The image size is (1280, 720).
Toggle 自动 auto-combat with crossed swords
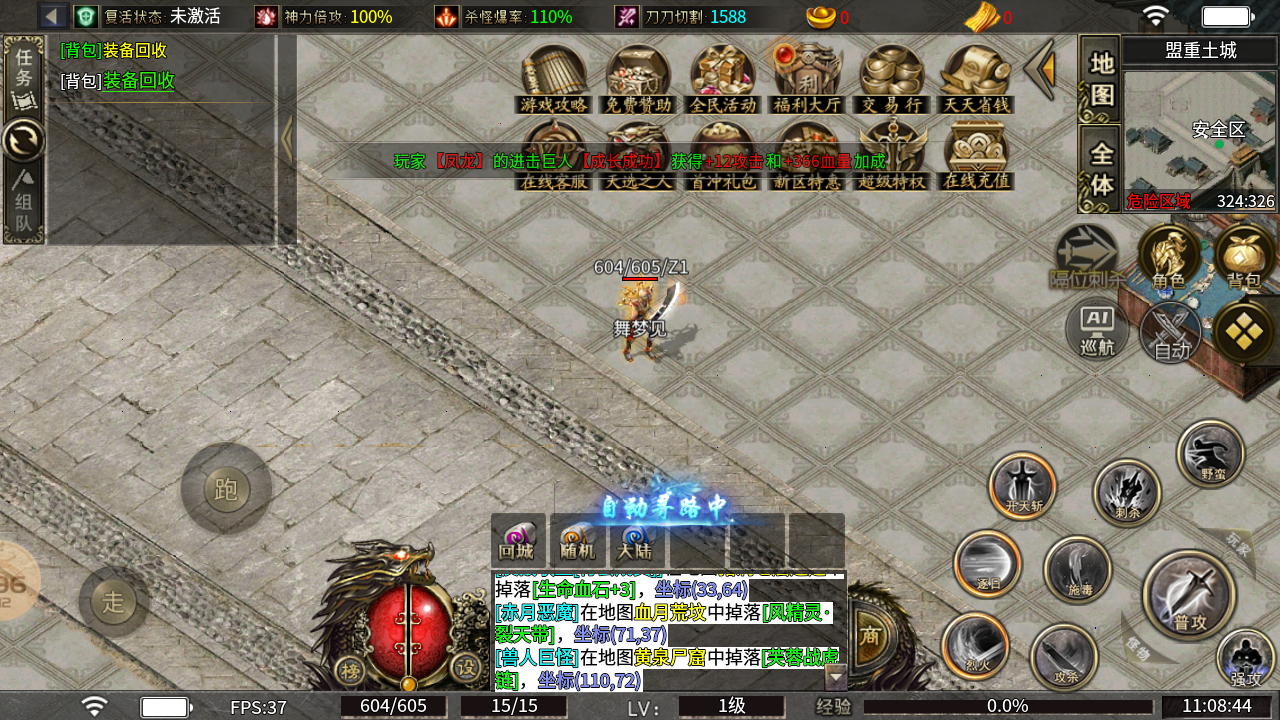tap(1171, 333)
